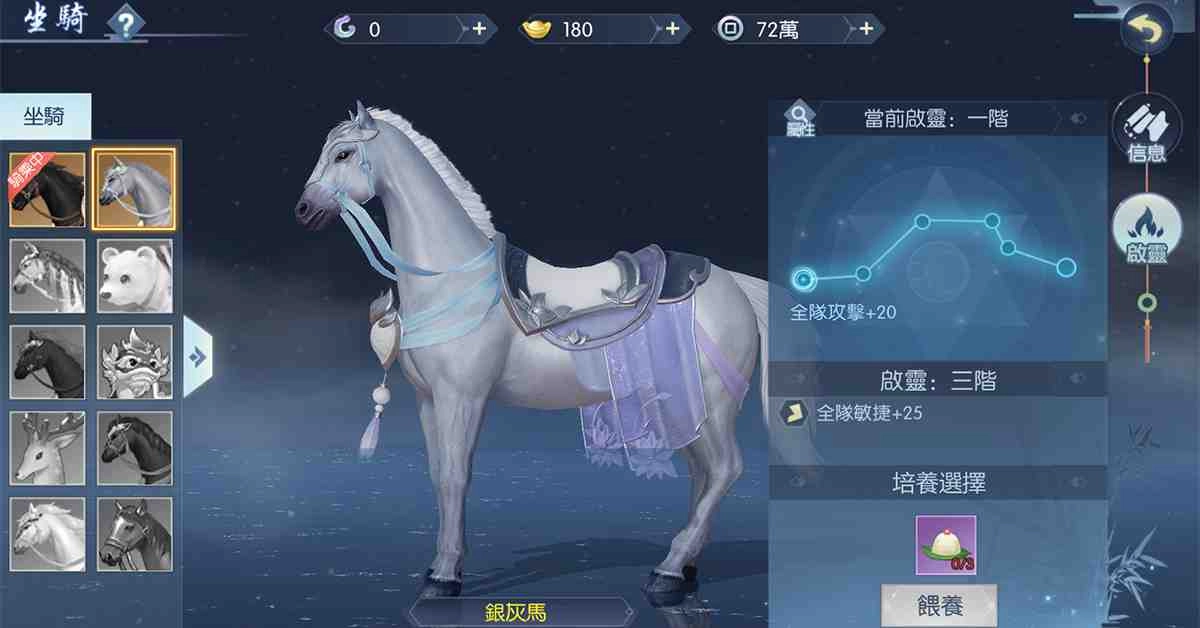The image size is (1200, 628).
Task: Choose the white bear mount
Action: [135, 276]
